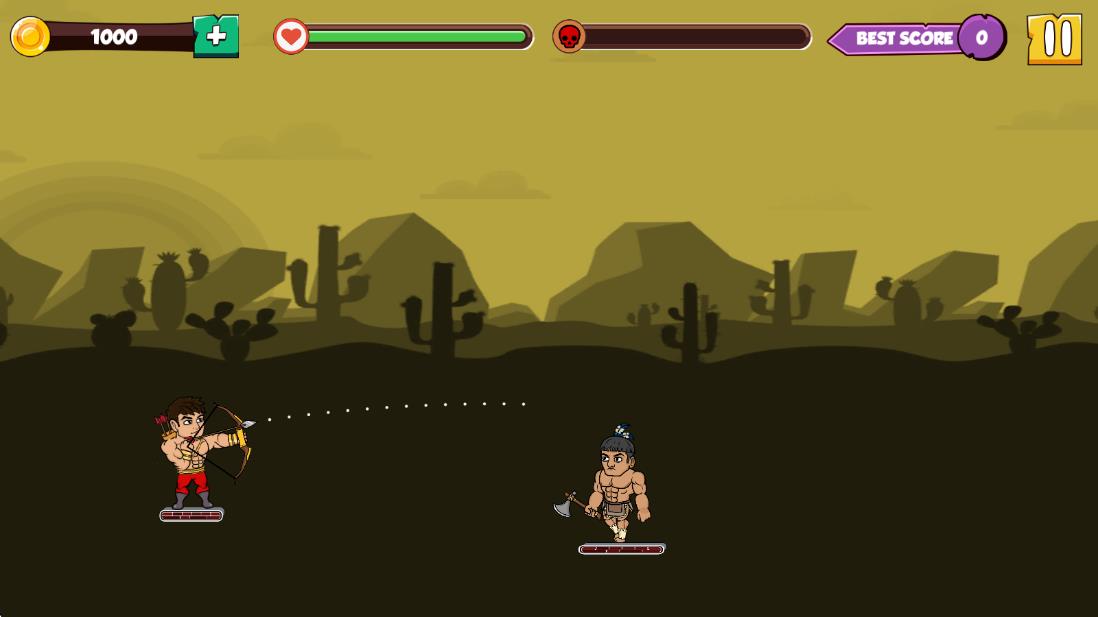This screenshot has height=617, width=1098.
Task: Pause the game with the yellow button
Action: (1054, 39)
